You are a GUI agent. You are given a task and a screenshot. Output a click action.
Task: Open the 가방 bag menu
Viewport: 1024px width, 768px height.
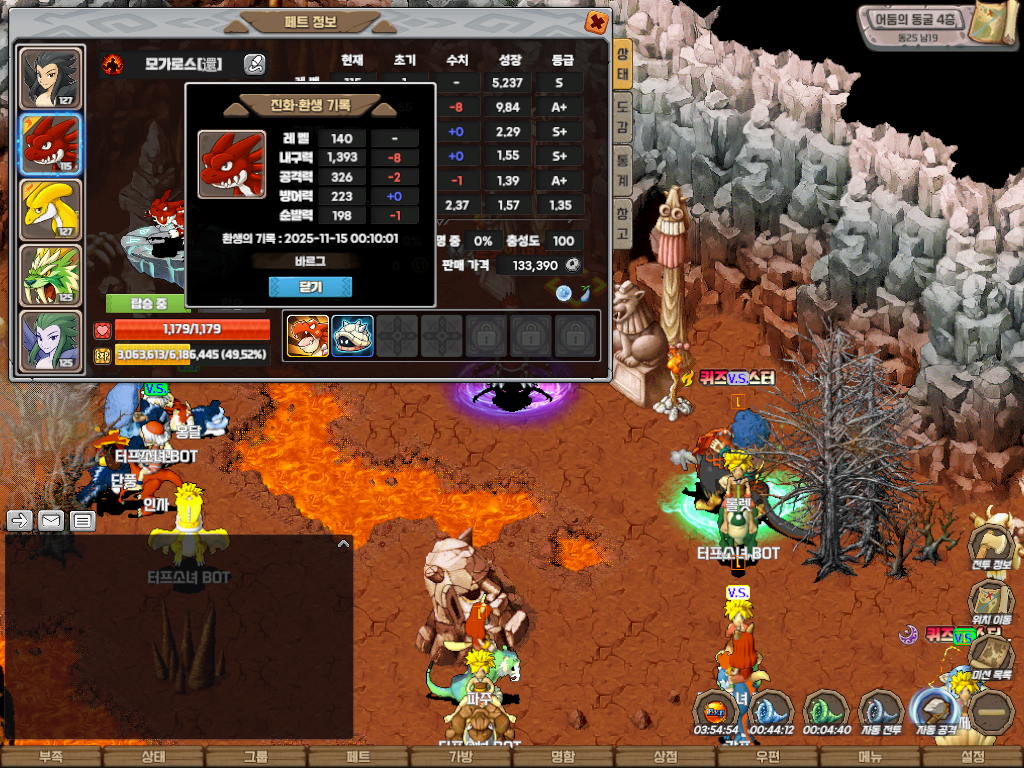pyautogui.click(x=461, y=757)
